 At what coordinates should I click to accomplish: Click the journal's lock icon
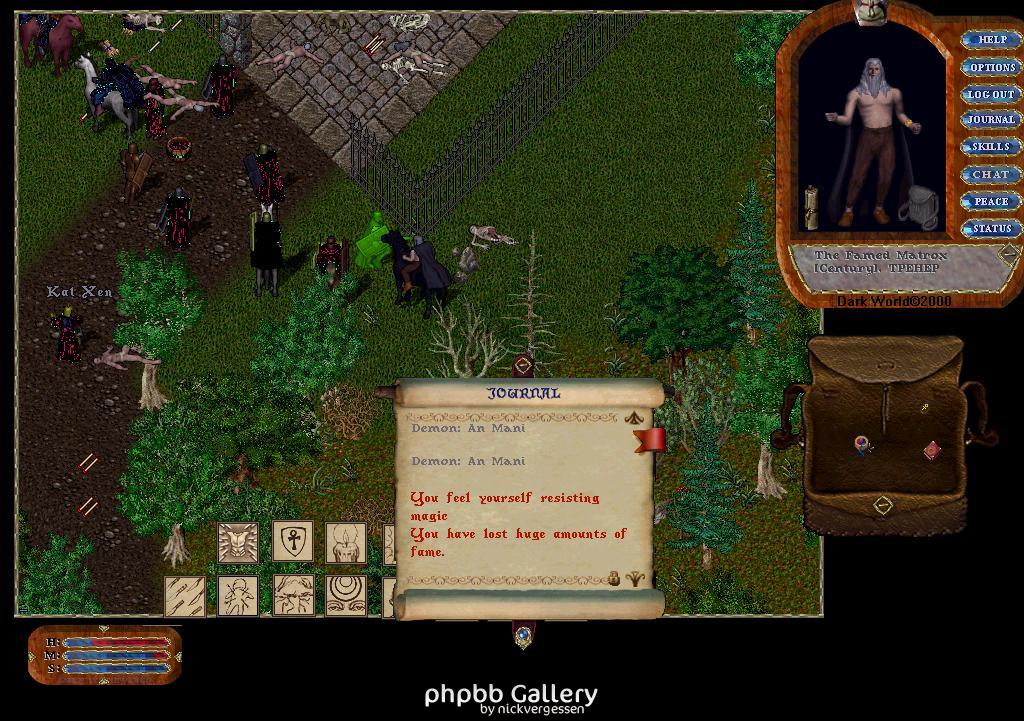coord(614,578)
